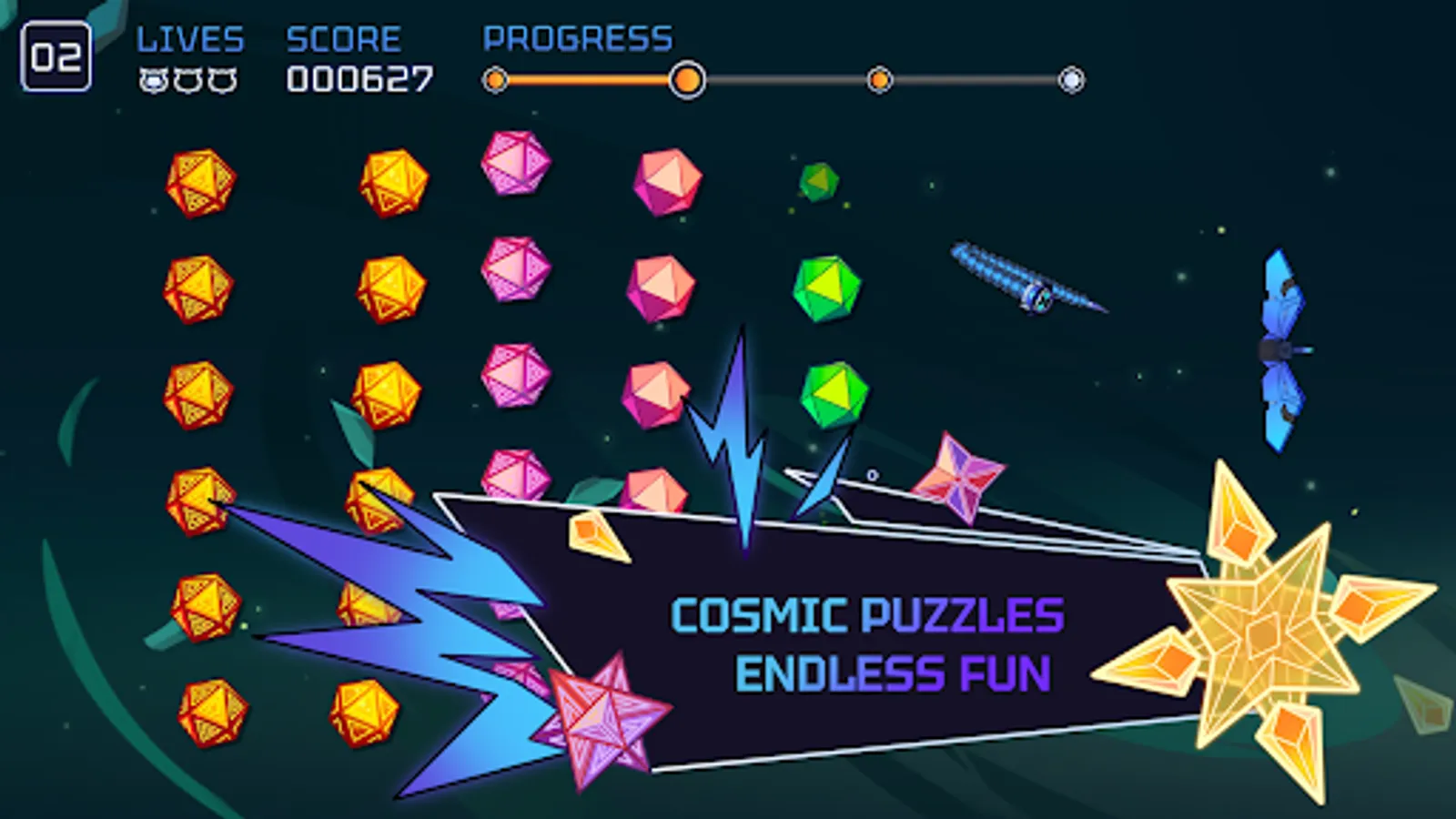1456x819 pixels.
Task: Click the final white progress marker
Action: 1072,82
